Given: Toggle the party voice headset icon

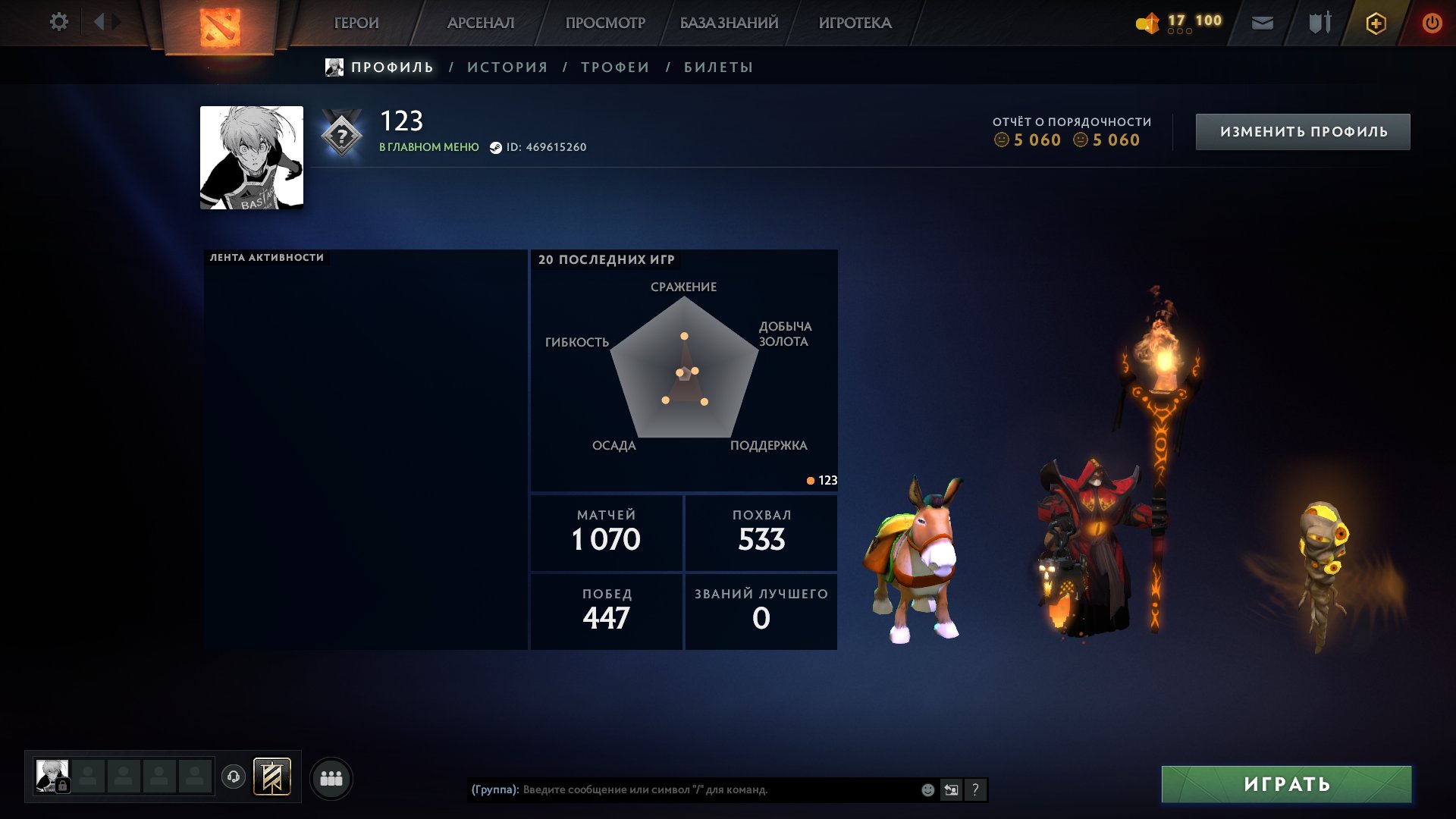Looking at the screenshot, I should pyautogui.click(x=234, y=777).
